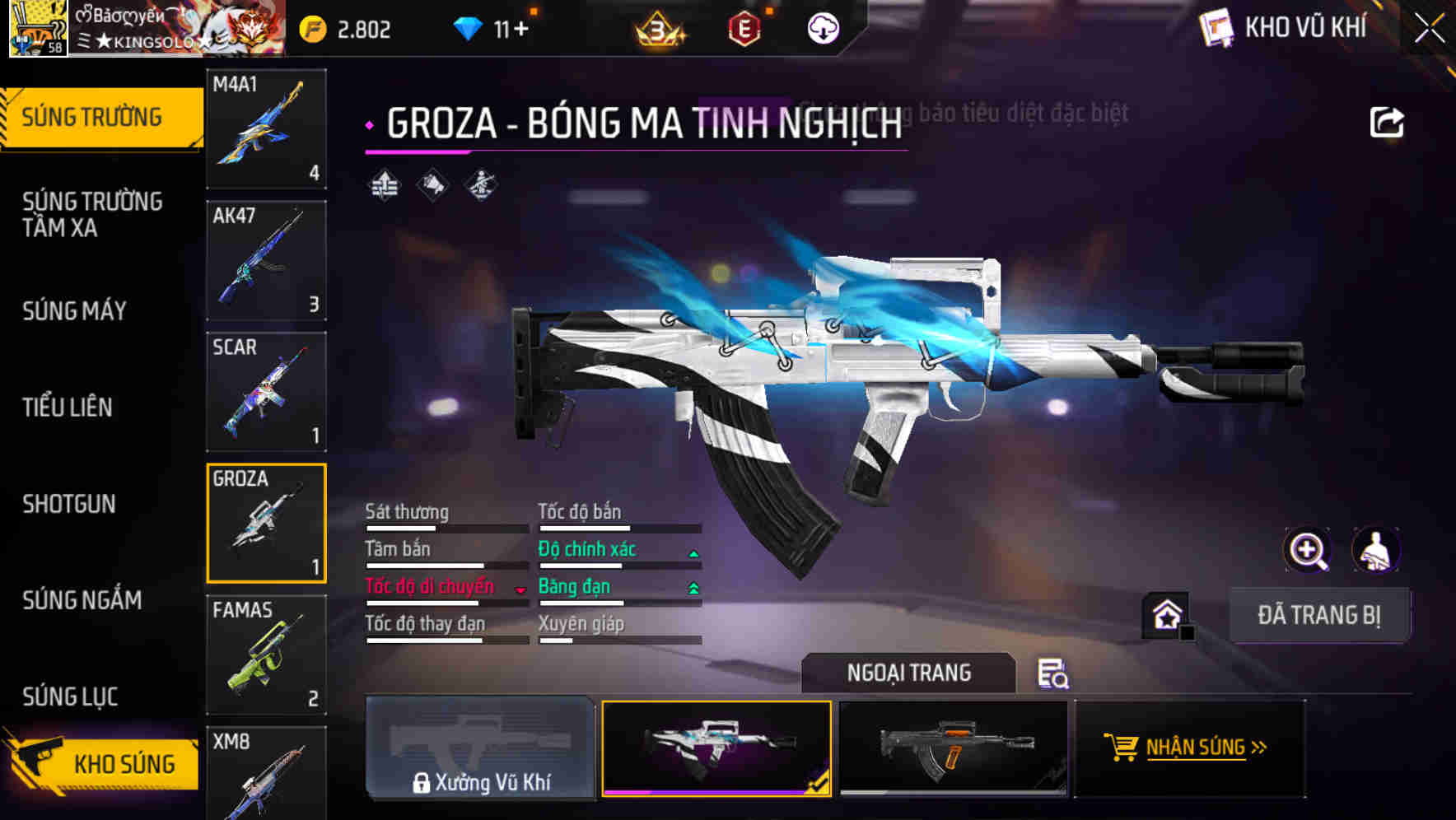Image resolution: width=1456 pixels, height=820 pixels.
Task: Click the Đã Trang Bị equipped button
Action: tap(1318, 615)
